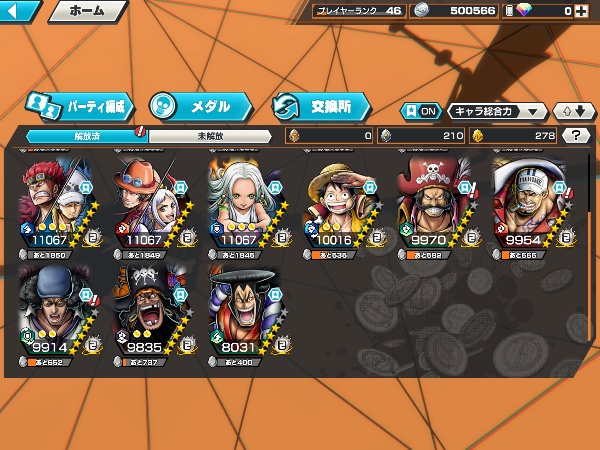Reverse the sort order with the arrows button
The height and width of the screenshot is (450, 600).
tap(573, 111)
